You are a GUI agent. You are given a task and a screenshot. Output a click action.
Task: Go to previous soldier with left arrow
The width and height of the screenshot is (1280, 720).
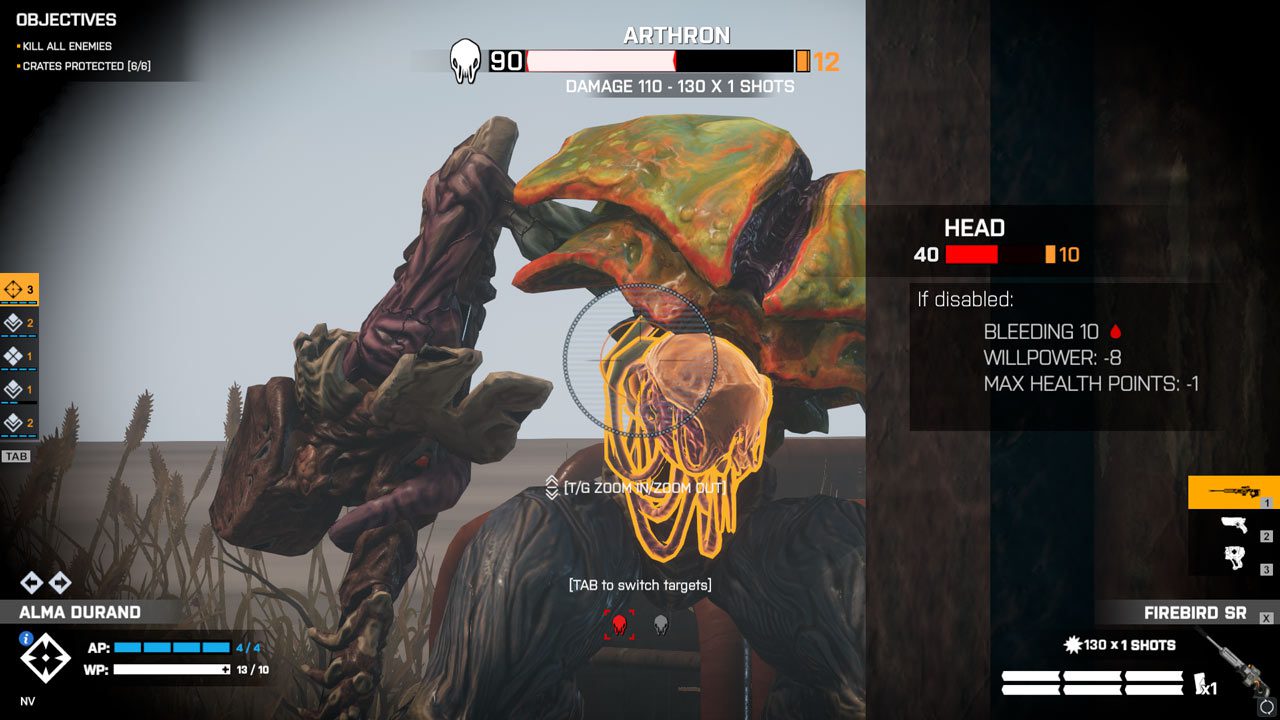[31, 582]
